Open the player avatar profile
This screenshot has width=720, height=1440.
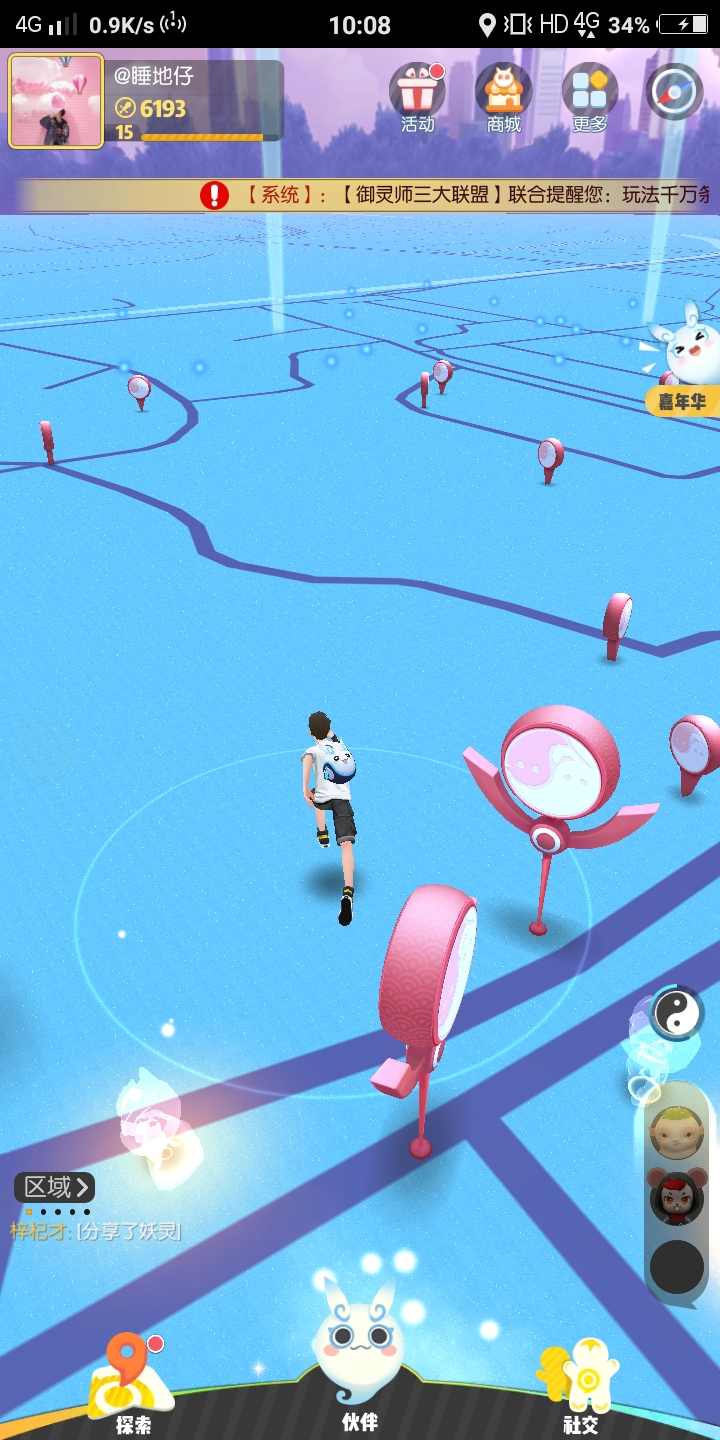[x=56, y=101]
